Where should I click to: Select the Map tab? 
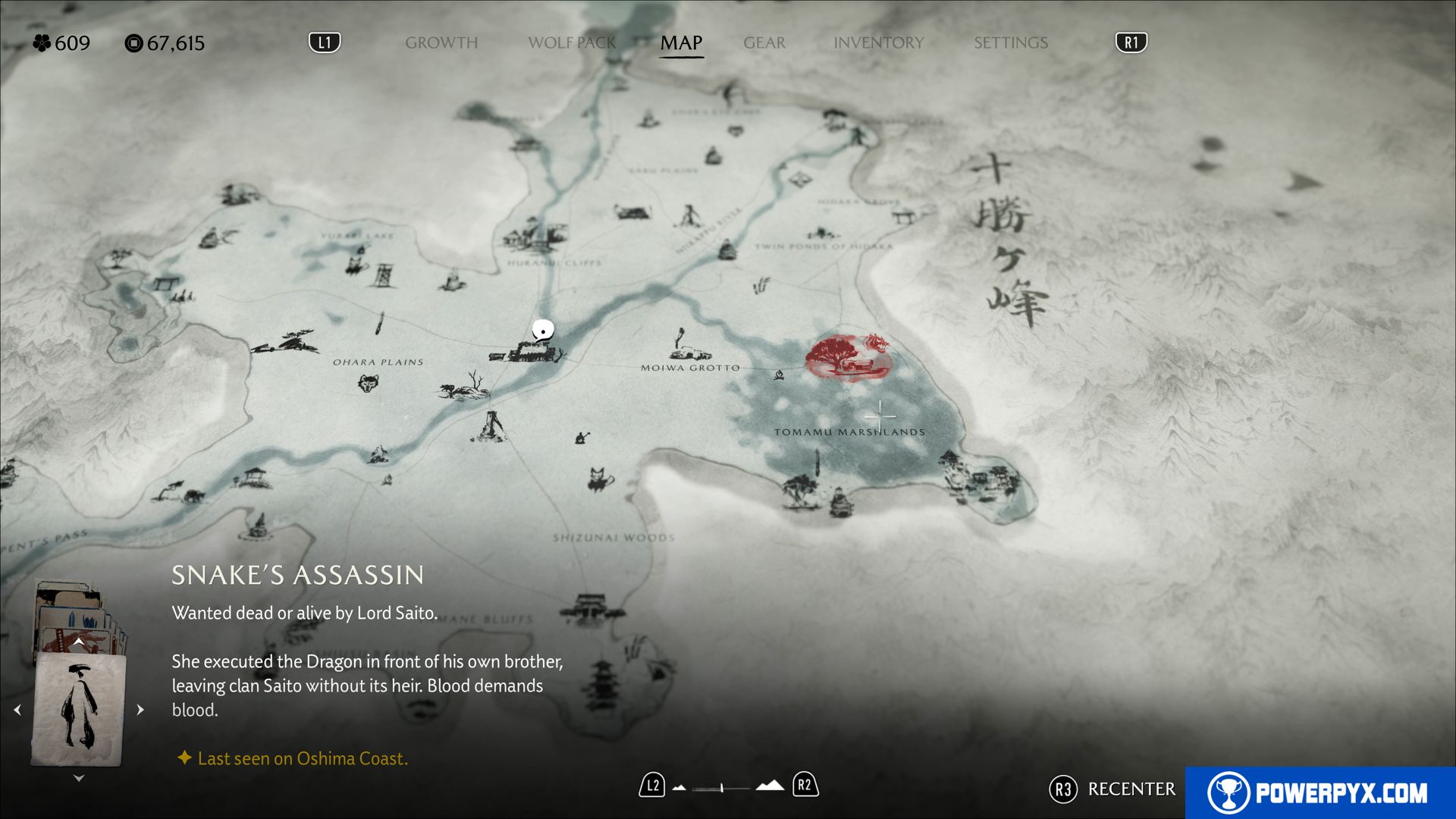click(x=681, y=43)
